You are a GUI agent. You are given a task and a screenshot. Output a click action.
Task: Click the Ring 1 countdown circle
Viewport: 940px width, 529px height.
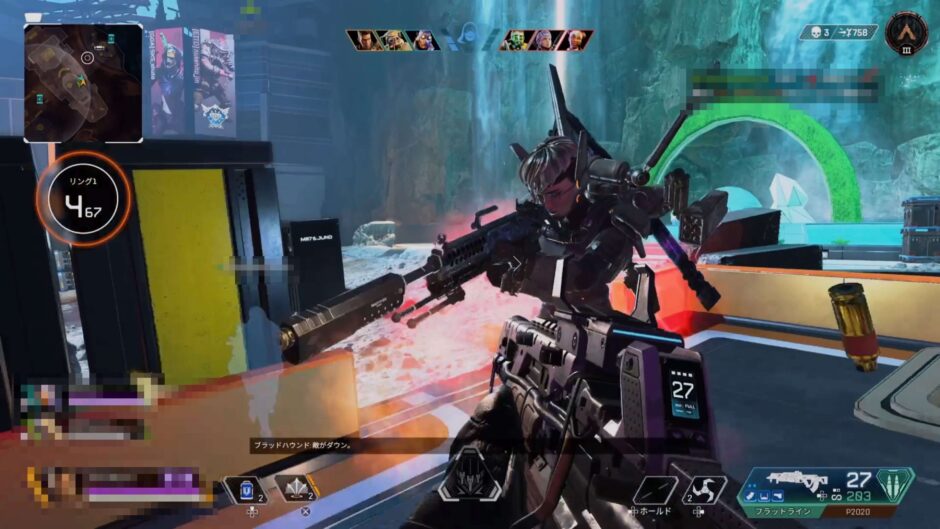click(86, 199)
